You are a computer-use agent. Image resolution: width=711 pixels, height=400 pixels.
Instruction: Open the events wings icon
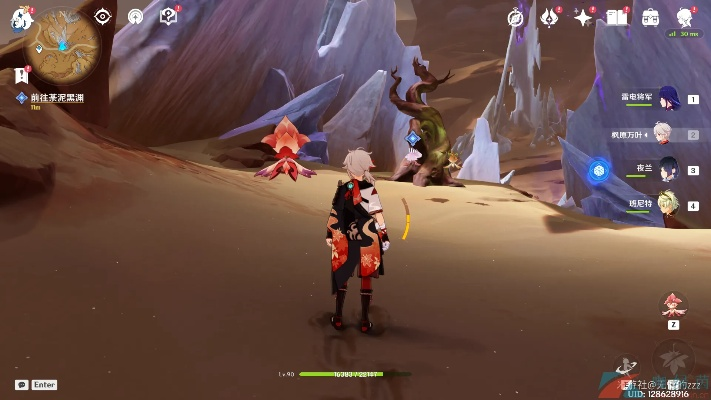(x=549, y=17)
